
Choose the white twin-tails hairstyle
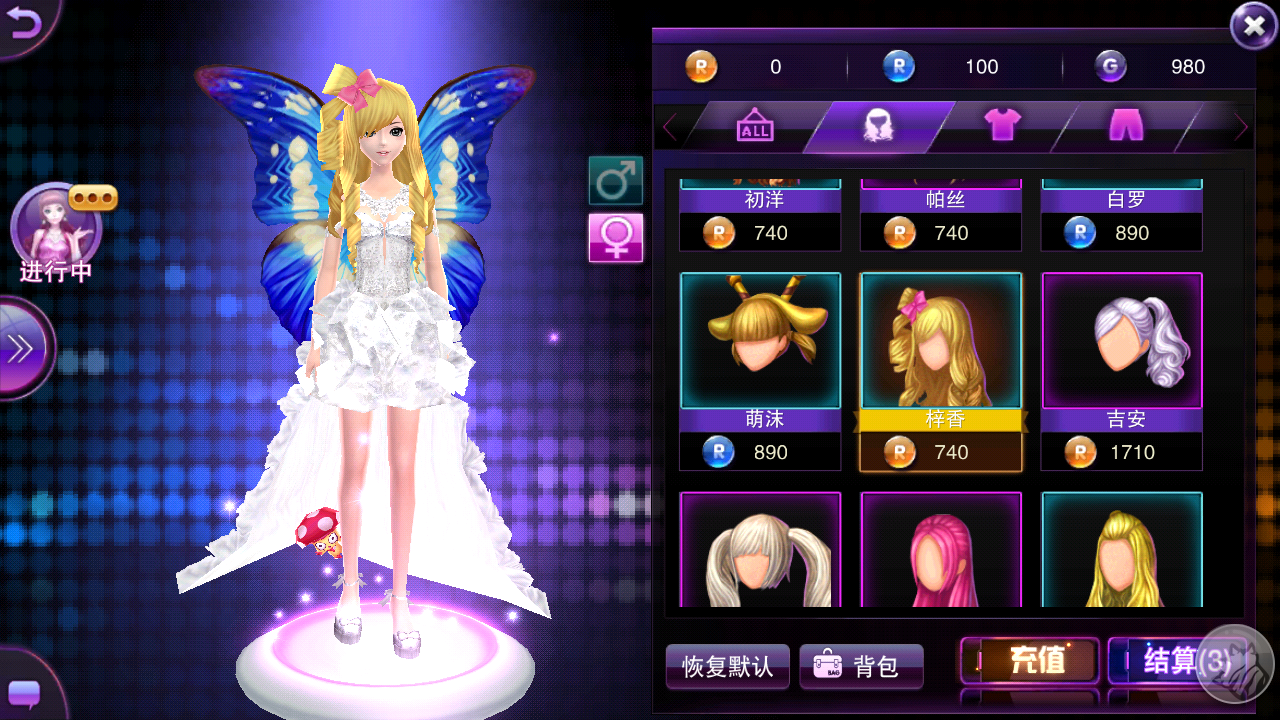(x=760, y=550)
